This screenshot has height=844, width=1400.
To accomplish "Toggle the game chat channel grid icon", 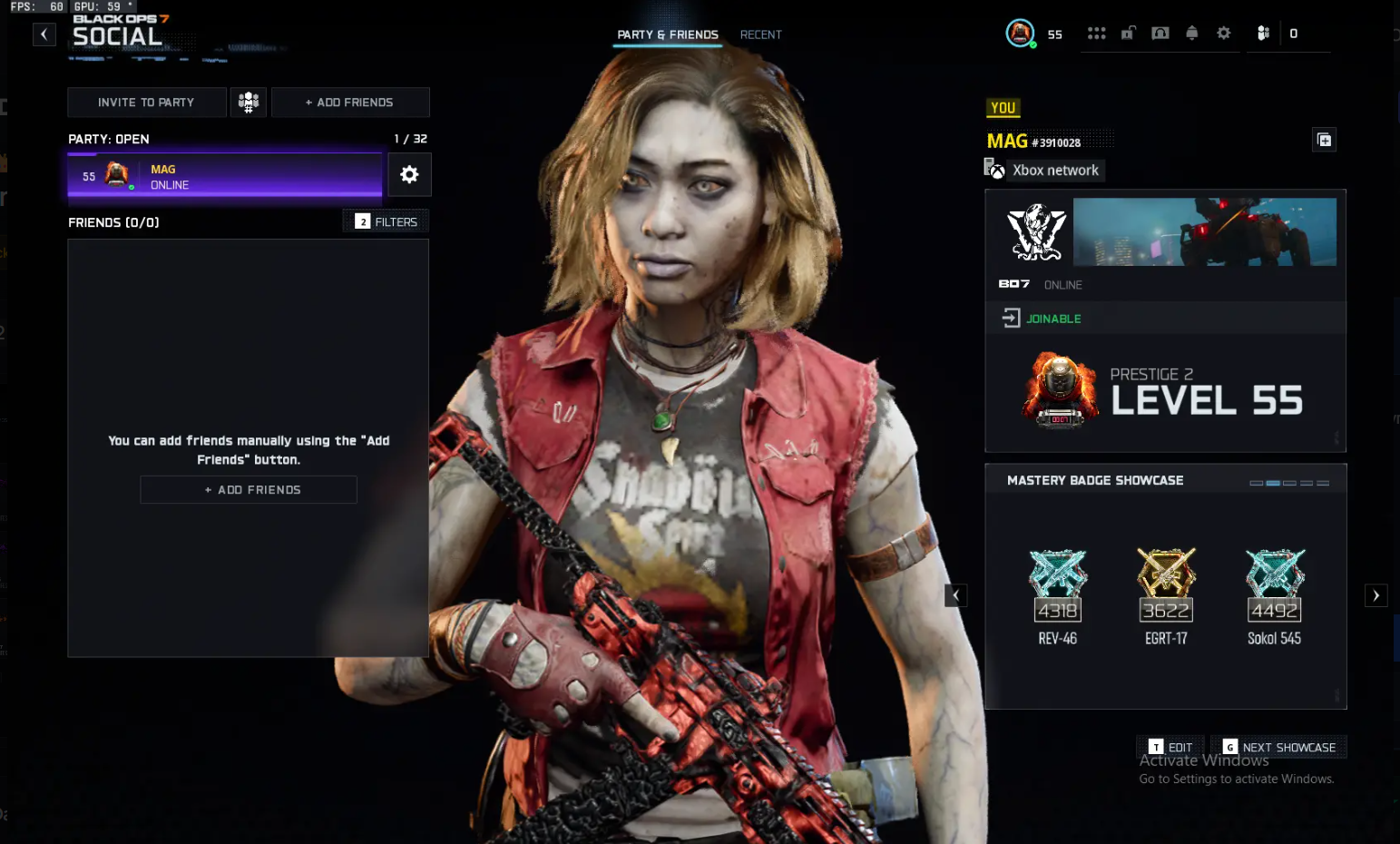I will (248, 102).
